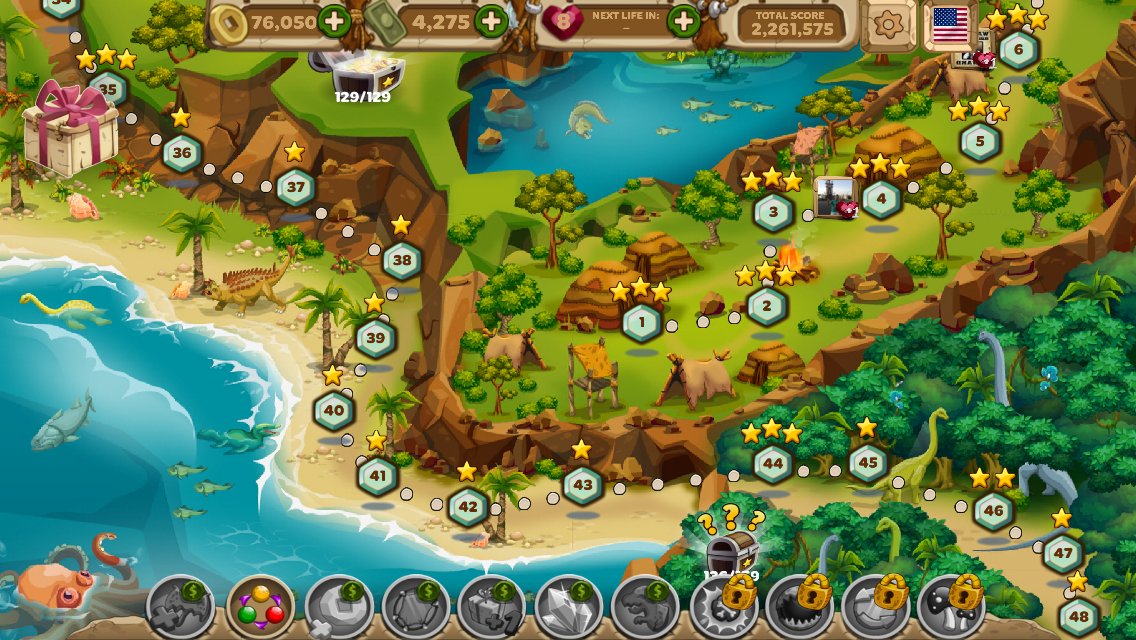Play level 40 on the beach
The width and height of the screenshot is (1136, 640).
[x=334, y=410]
